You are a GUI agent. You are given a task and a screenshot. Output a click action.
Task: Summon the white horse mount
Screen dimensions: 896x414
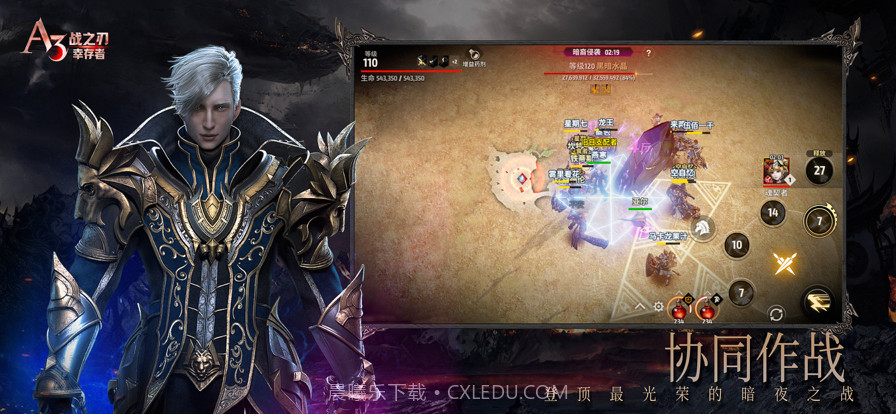[703, 229]
